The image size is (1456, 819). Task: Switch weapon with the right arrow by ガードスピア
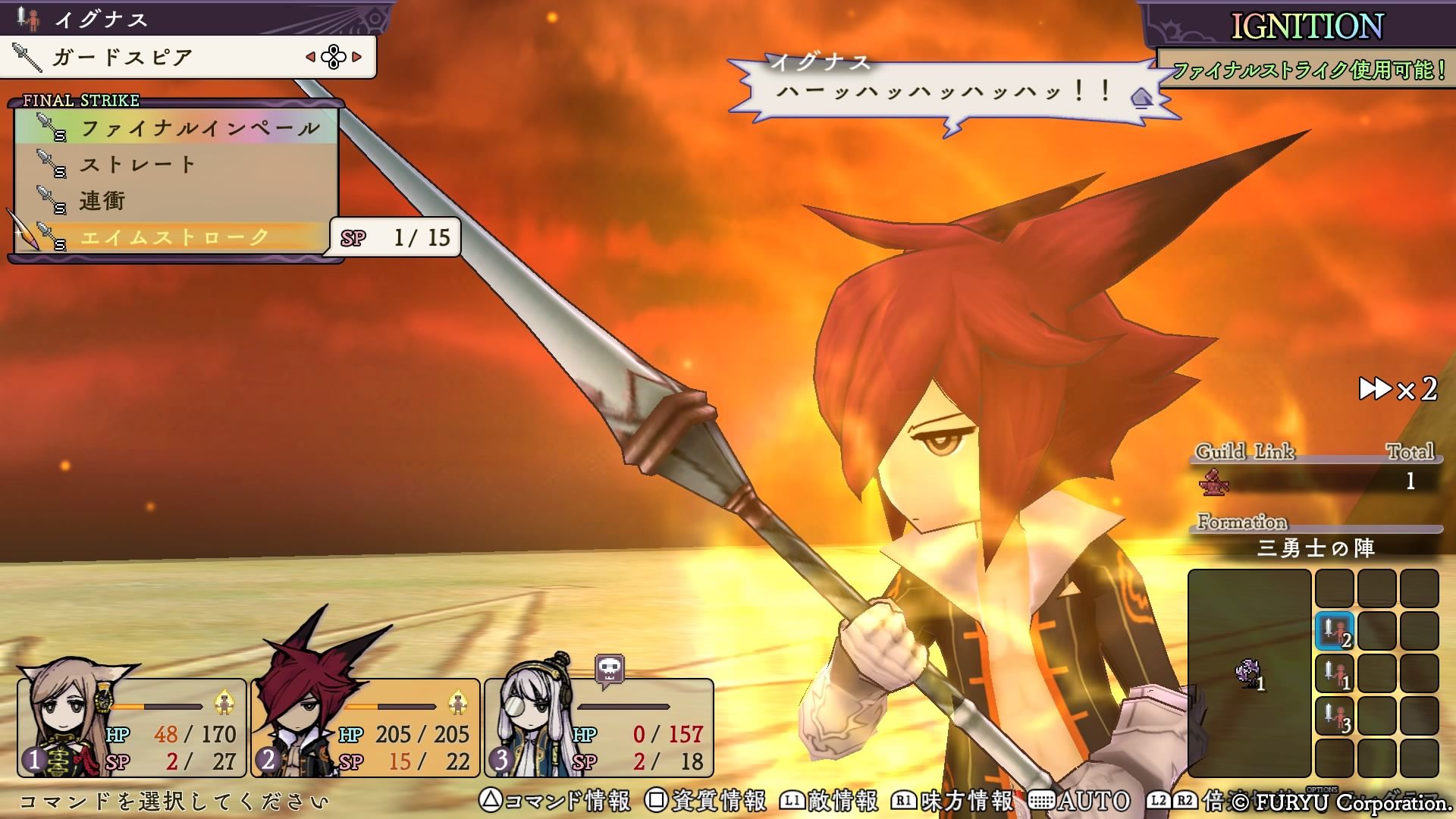(357, 57)
